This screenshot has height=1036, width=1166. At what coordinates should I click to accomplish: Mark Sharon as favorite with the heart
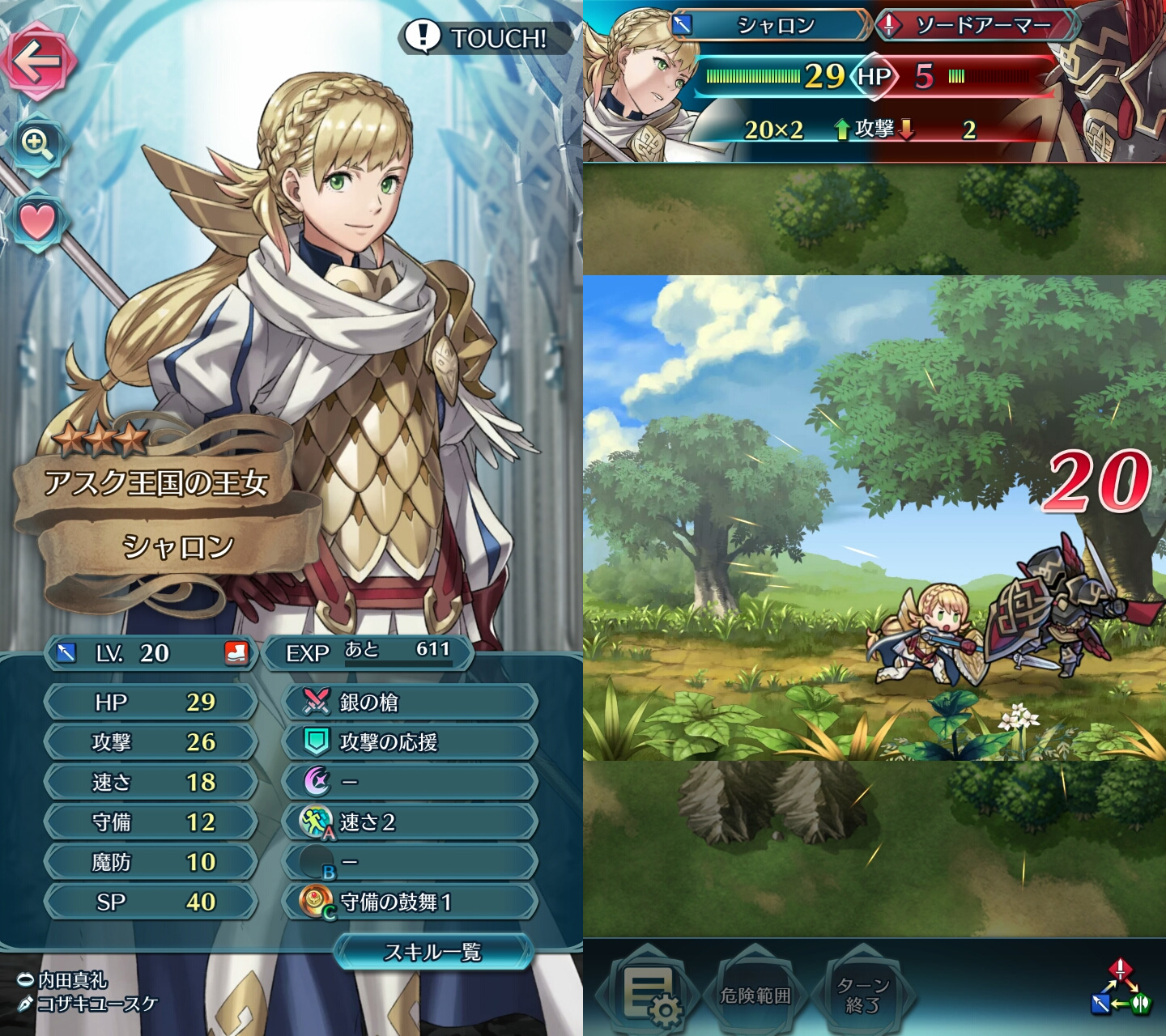(x=36, y=221)
